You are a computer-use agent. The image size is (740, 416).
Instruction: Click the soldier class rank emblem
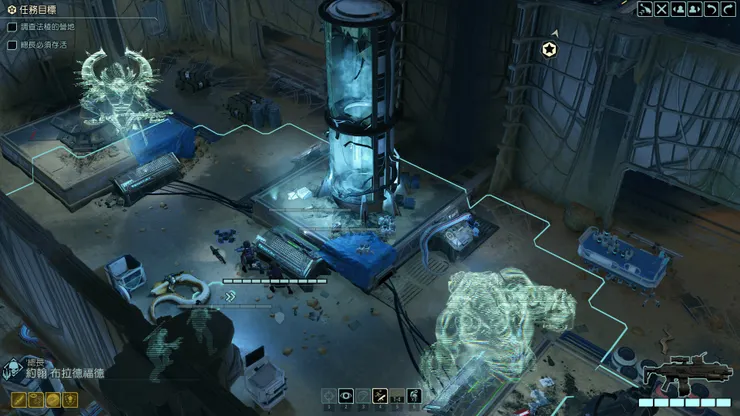10,371
